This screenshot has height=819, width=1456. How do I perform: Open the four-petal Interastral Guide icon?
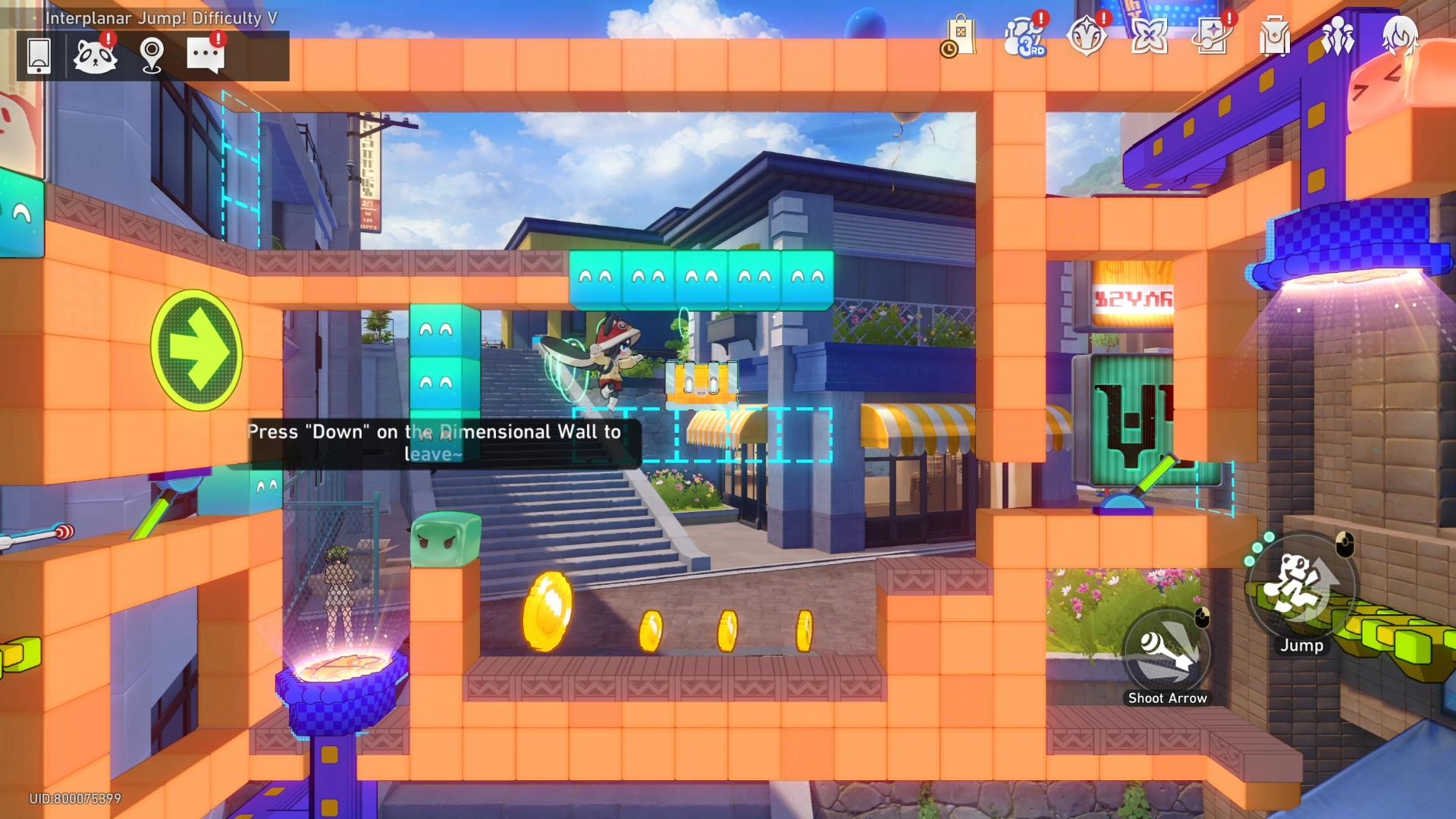click(x=1149, y=36)
